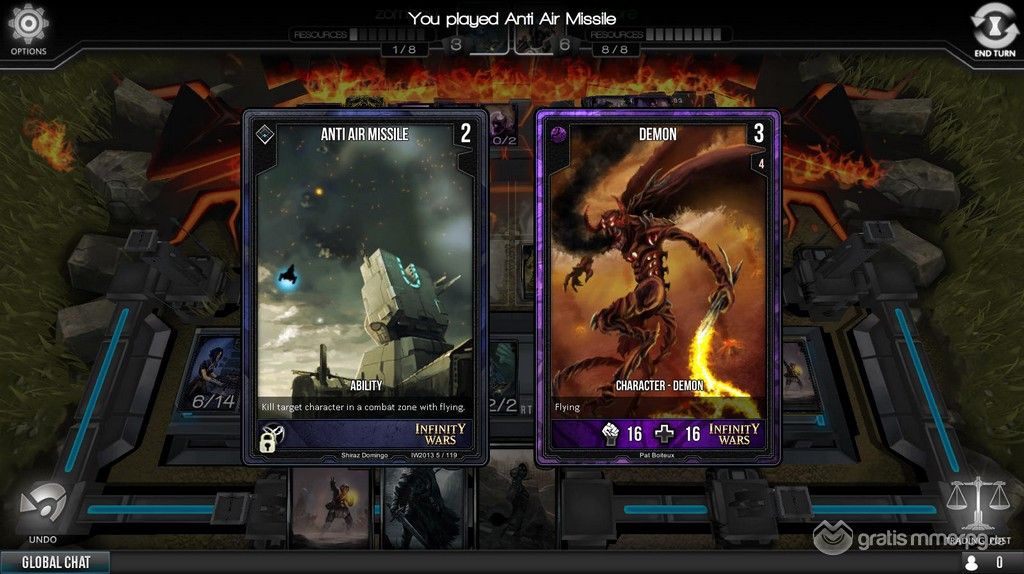Pick the hand card showing a lantern-carrying figure
1024x574 pixels.
(x=334, y=507)
